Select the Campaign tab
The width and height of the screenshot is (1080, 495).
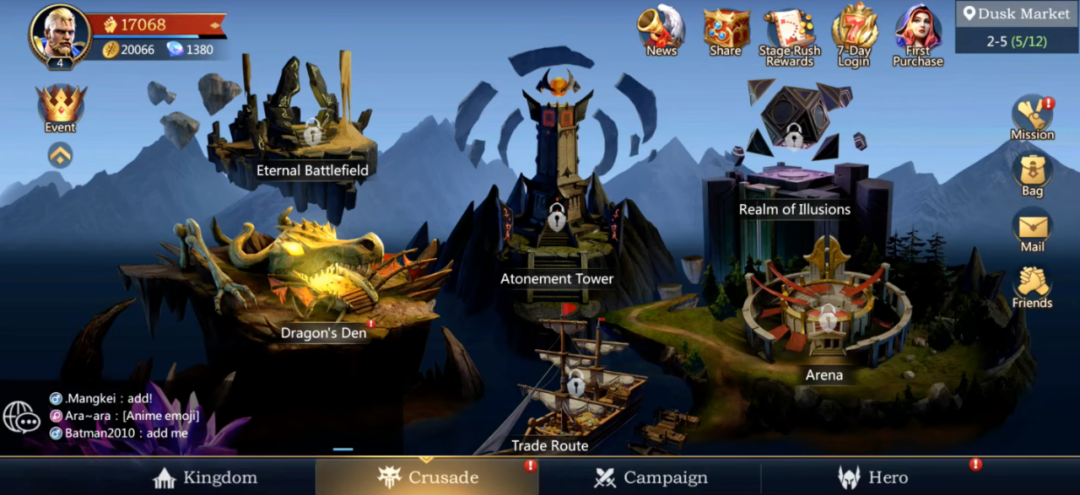(x=650, y=477)
